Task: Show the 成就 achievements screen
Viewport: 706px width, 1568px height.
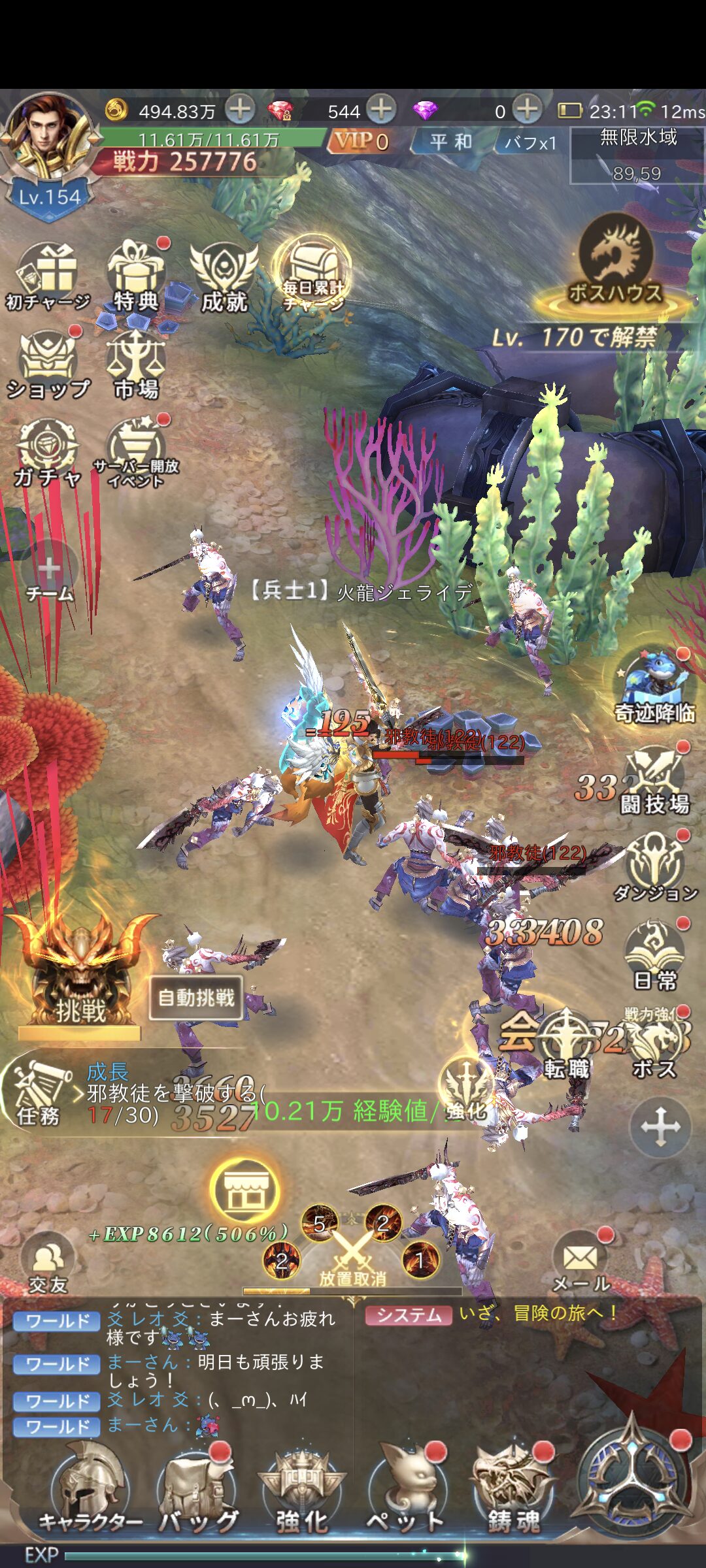Action: [224, 276]
